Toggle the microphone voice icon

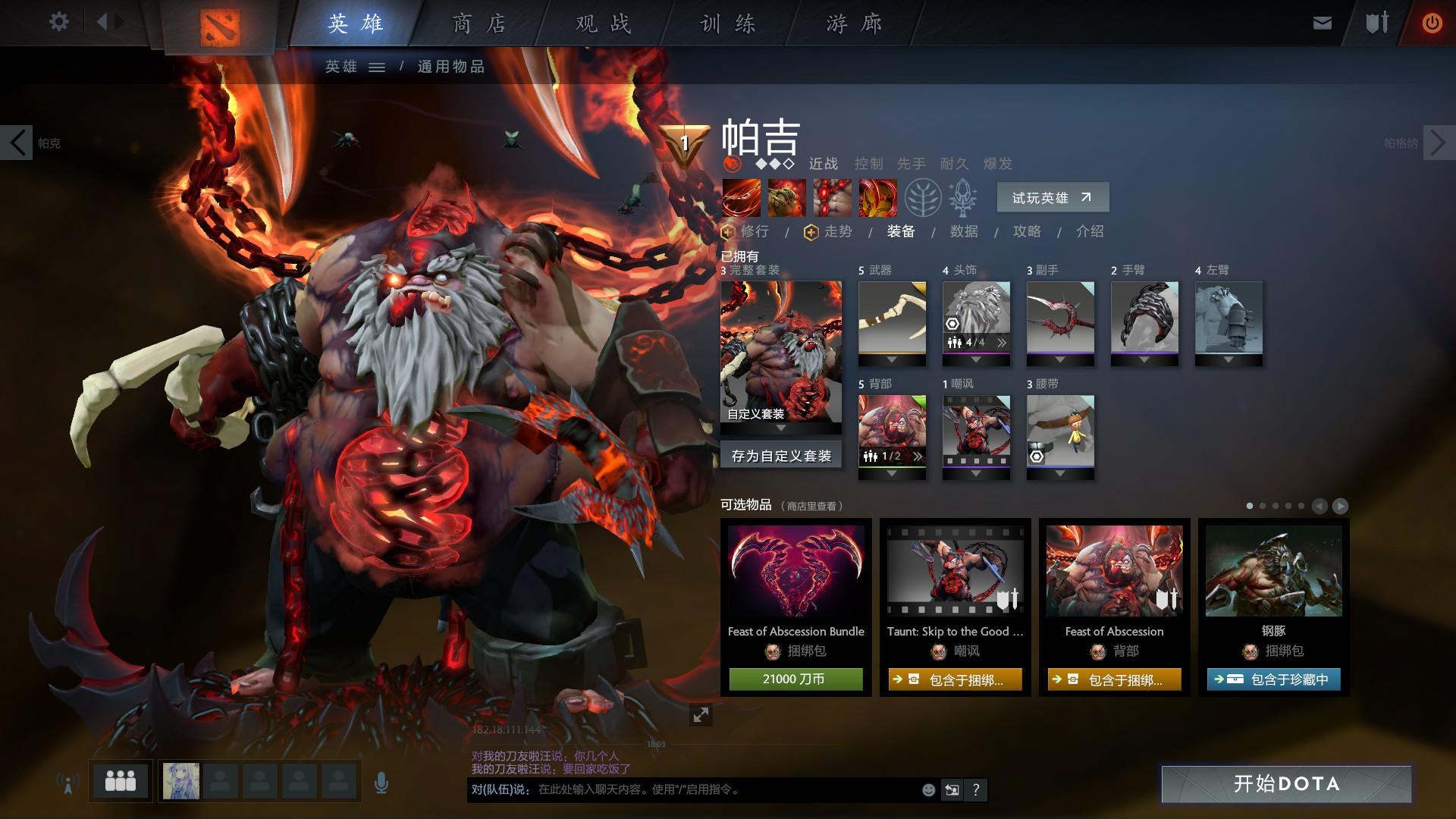point(381,783)
